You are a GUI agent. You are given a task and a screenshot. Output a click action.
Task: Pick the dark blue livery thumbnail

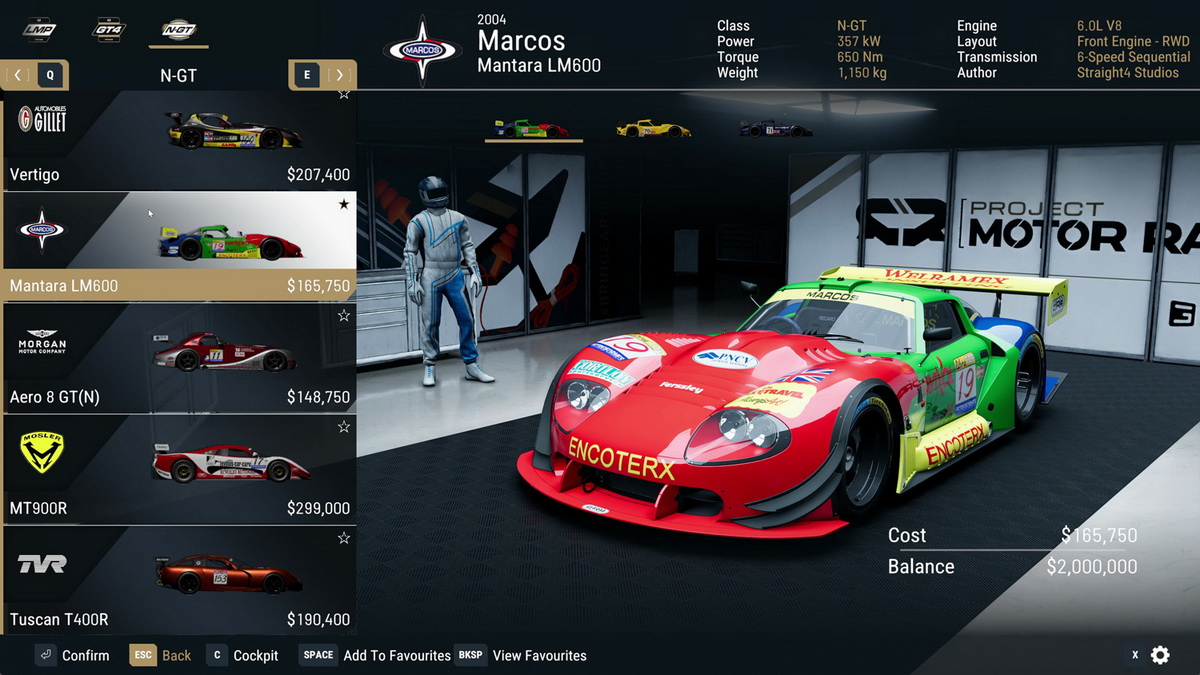point(775,129)
